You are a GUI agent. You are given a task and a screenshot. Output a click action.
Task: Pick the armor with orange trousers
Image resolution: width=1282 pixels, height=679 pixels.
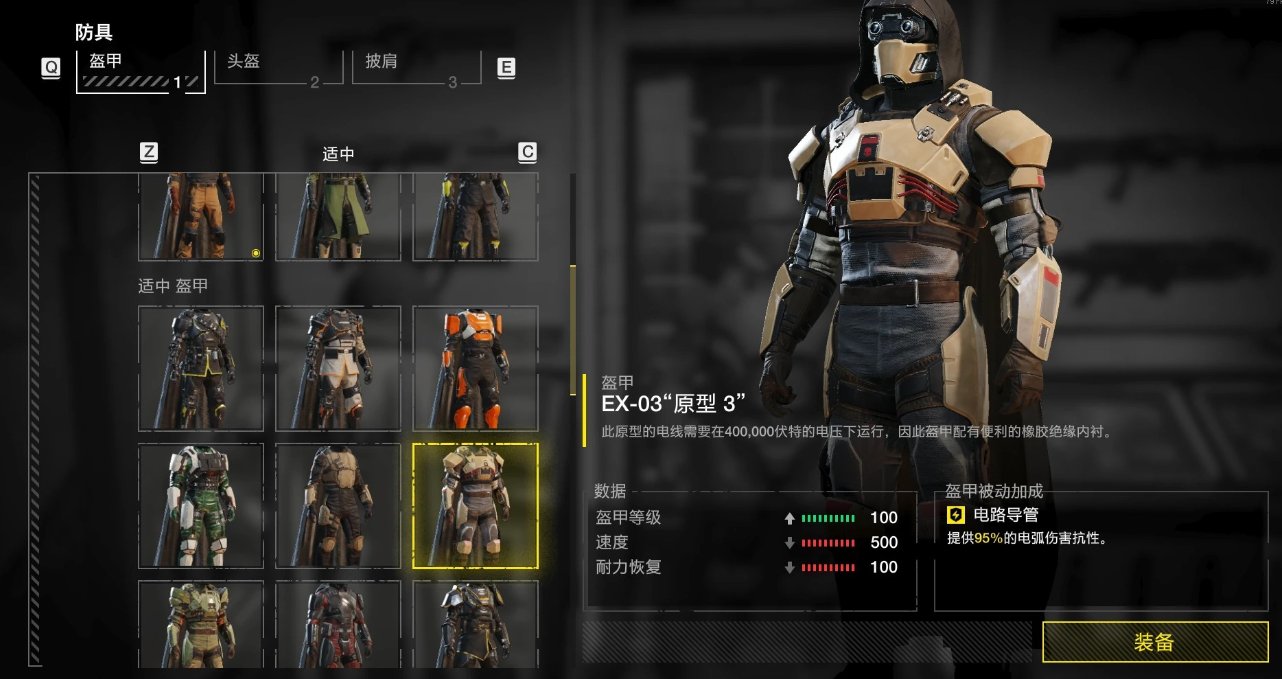(x=201, y=216)
